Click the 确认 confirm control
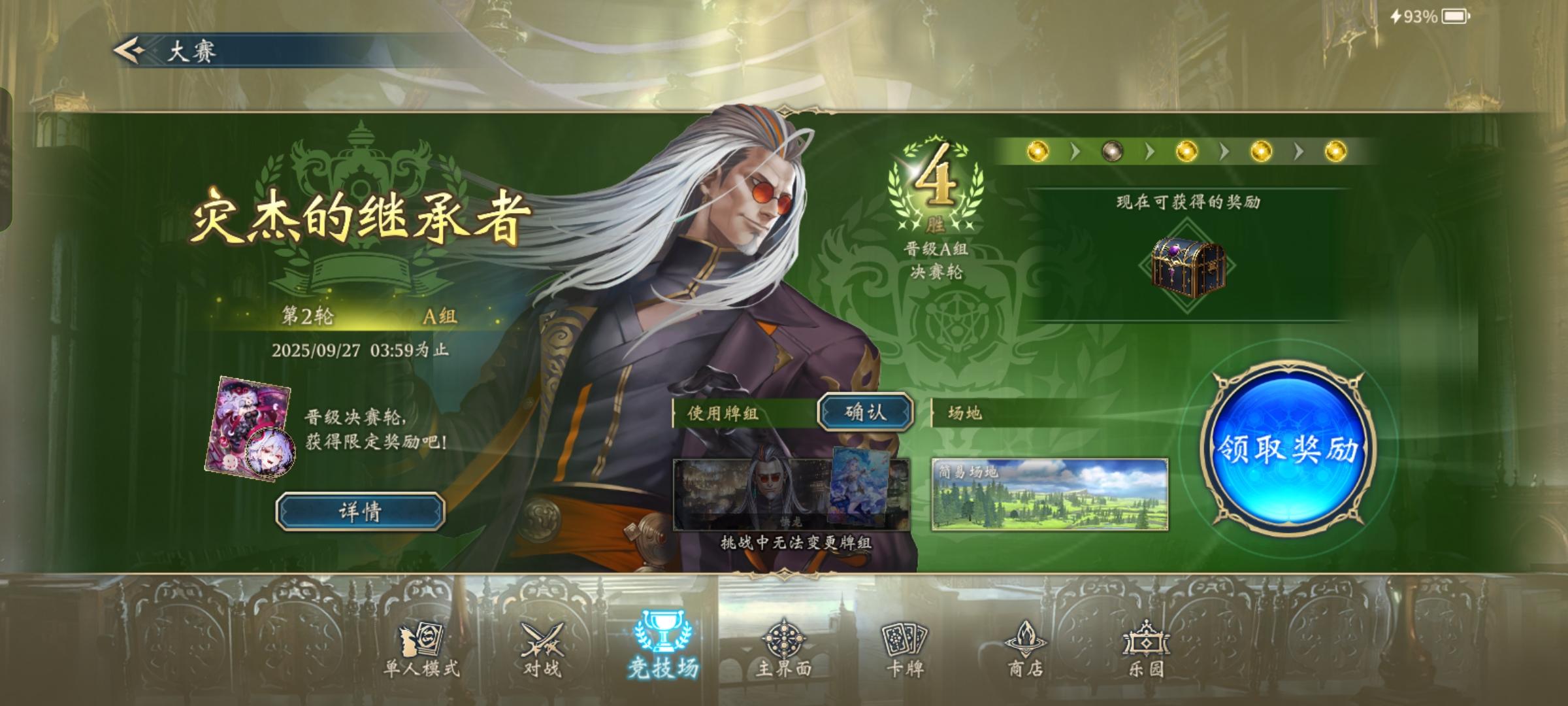 [866, 413]
